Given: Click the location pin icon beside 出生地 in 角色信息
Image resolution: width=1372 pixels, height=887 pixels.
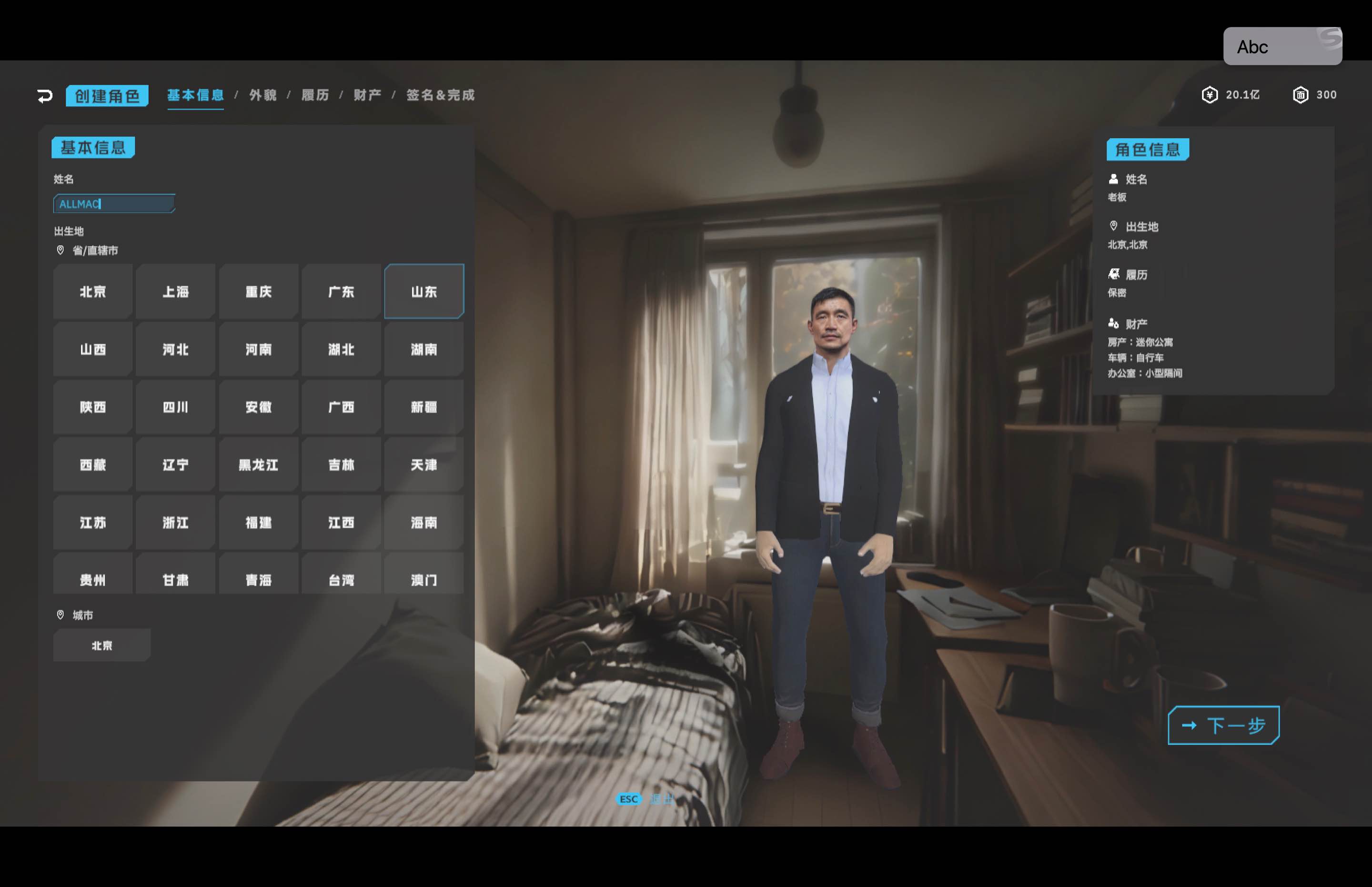Looking at the screenshot, I should point(1113,226).
